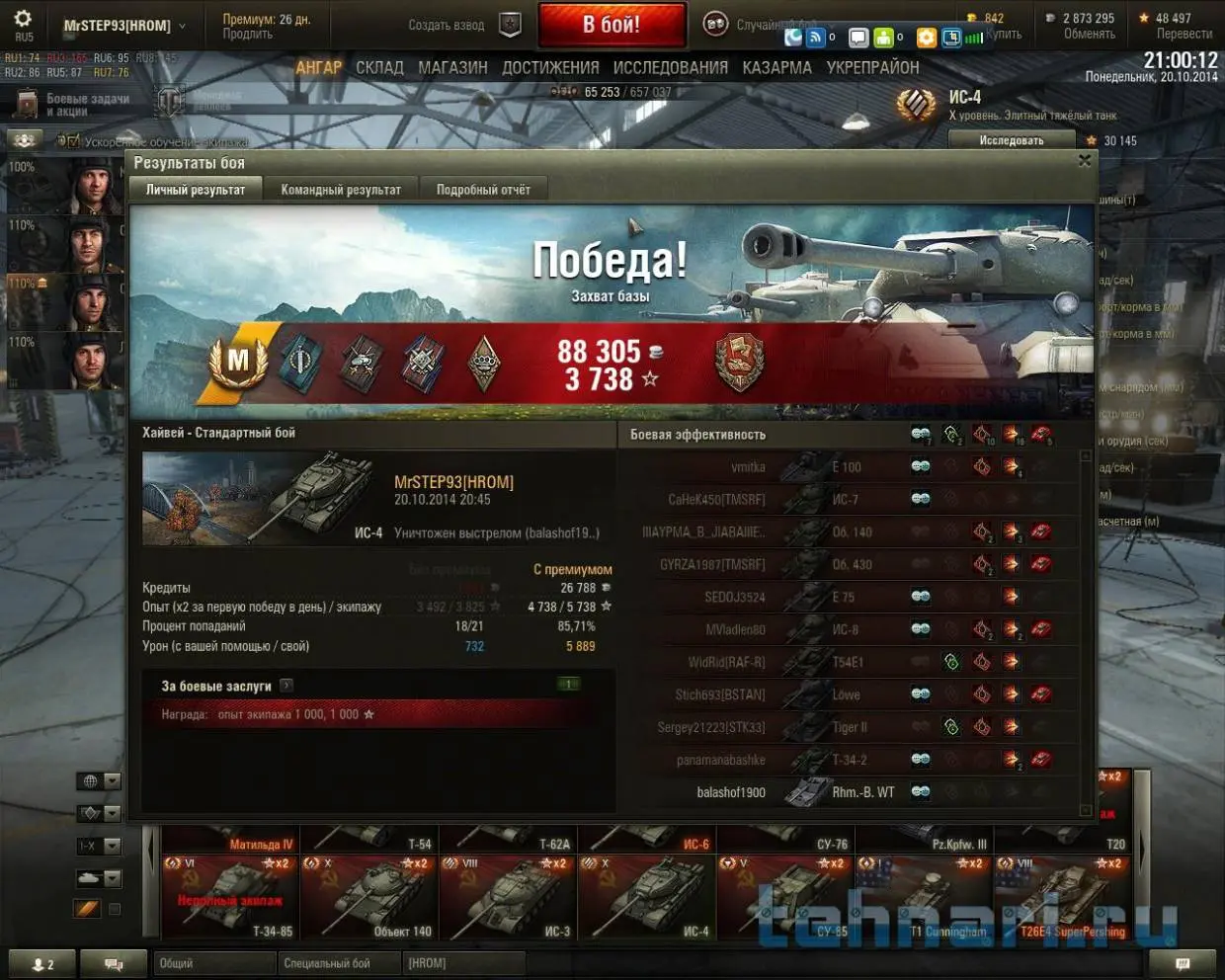Click the Исследовать button for ИС-4
The height and width of the screenshot is (980, 1225).
[x=1011, y=140]
